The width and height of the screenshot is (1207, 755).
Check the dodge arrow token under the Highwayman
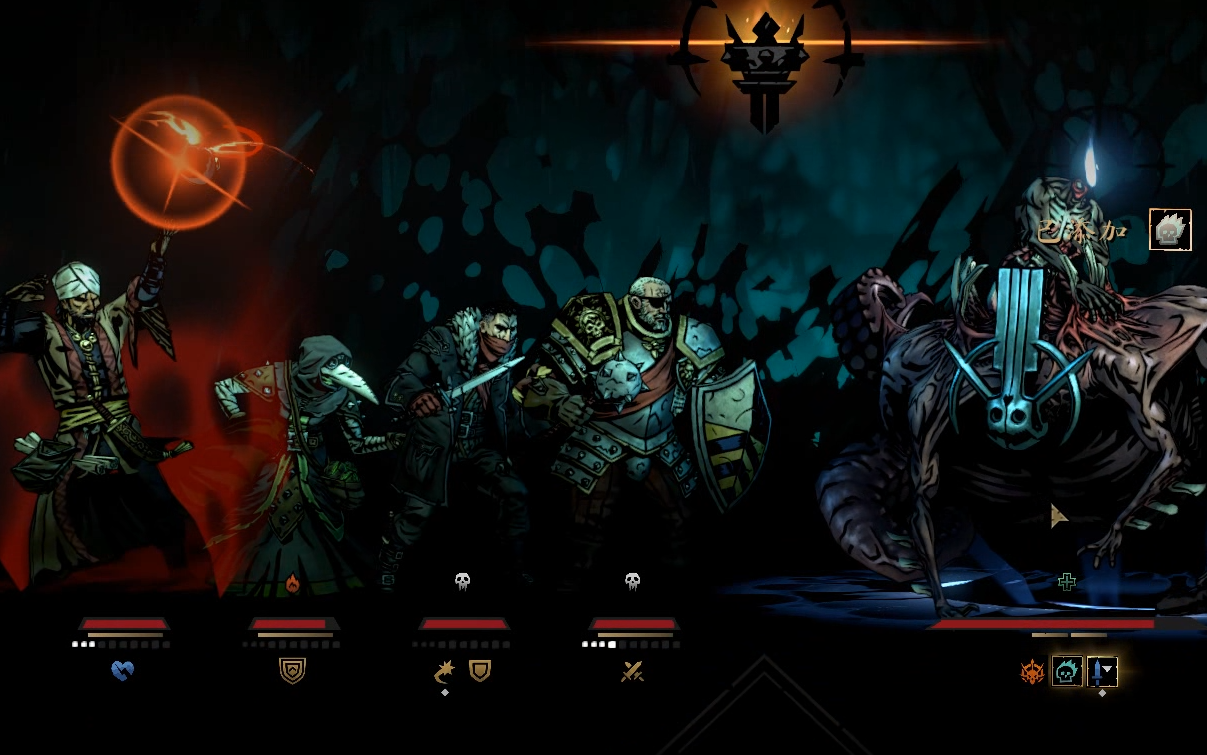(x=445, y=672)
